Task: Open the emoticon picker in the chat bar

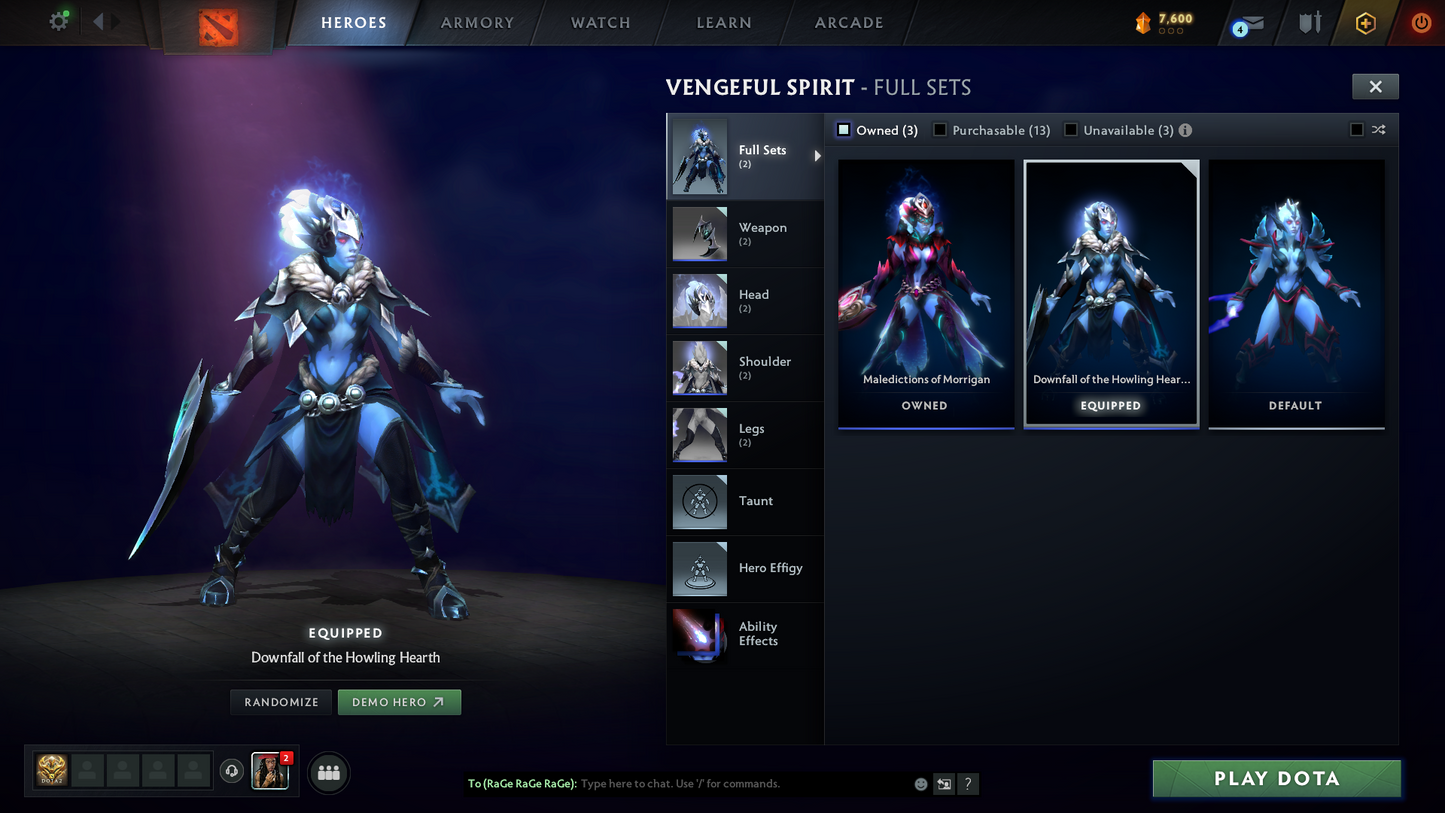Action: (x=920, y=784)
